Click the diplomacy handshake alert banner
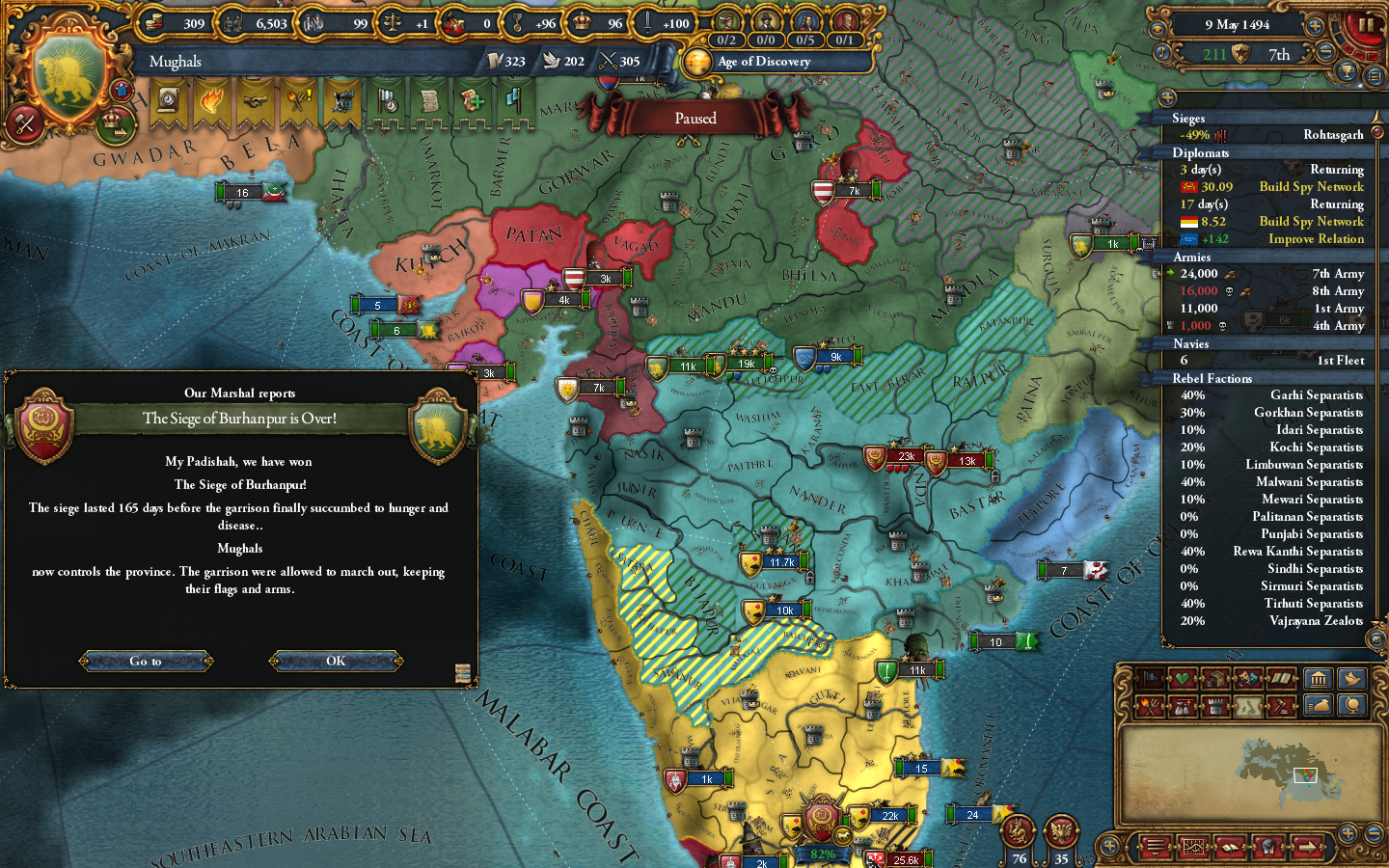 (x=254, y=101)
